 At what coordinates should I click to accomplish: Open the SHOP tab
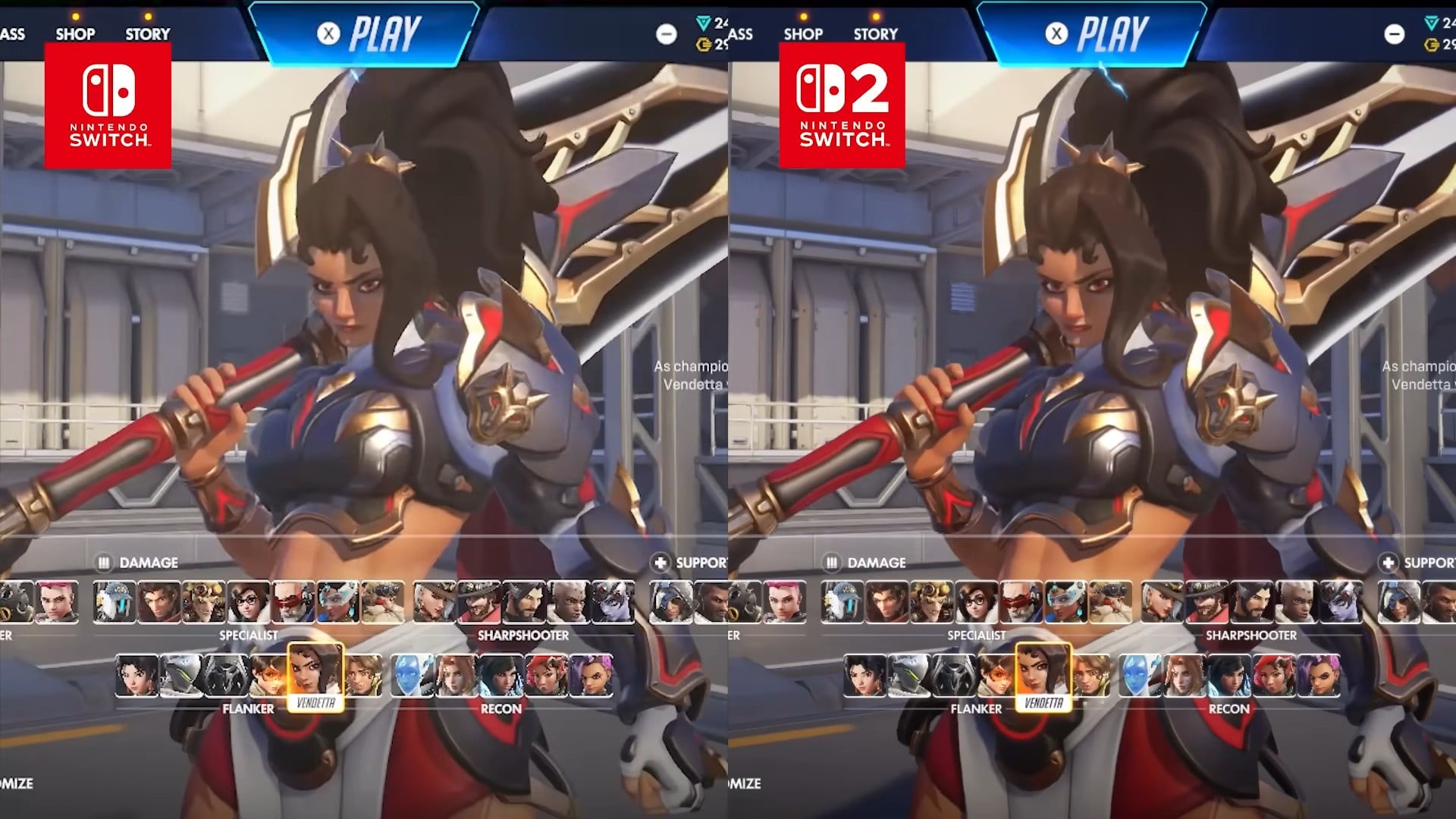(x=75, y=33)
